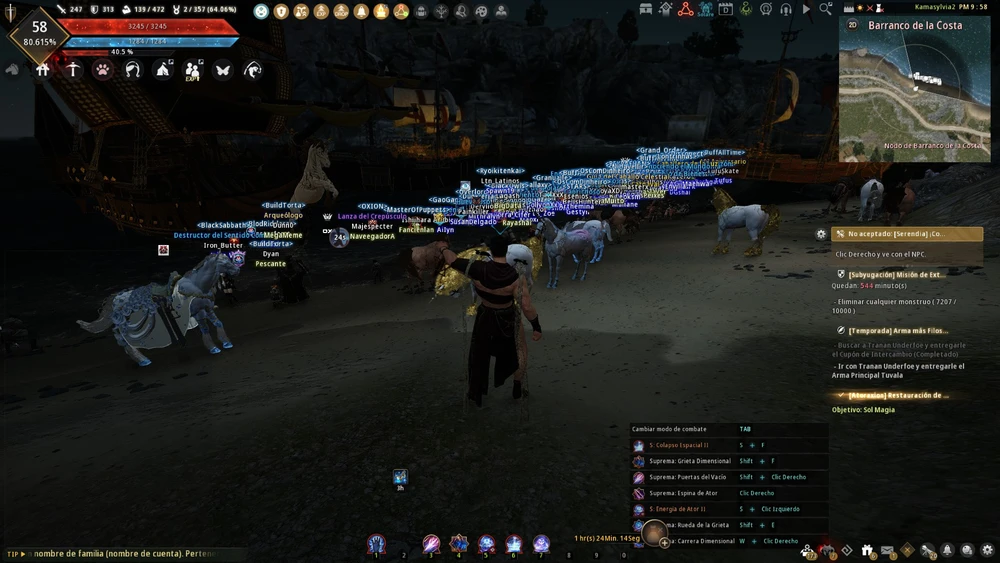1000x563 pixels.
Task: Click the gift box rewards icon
Action: coord(867,550)
